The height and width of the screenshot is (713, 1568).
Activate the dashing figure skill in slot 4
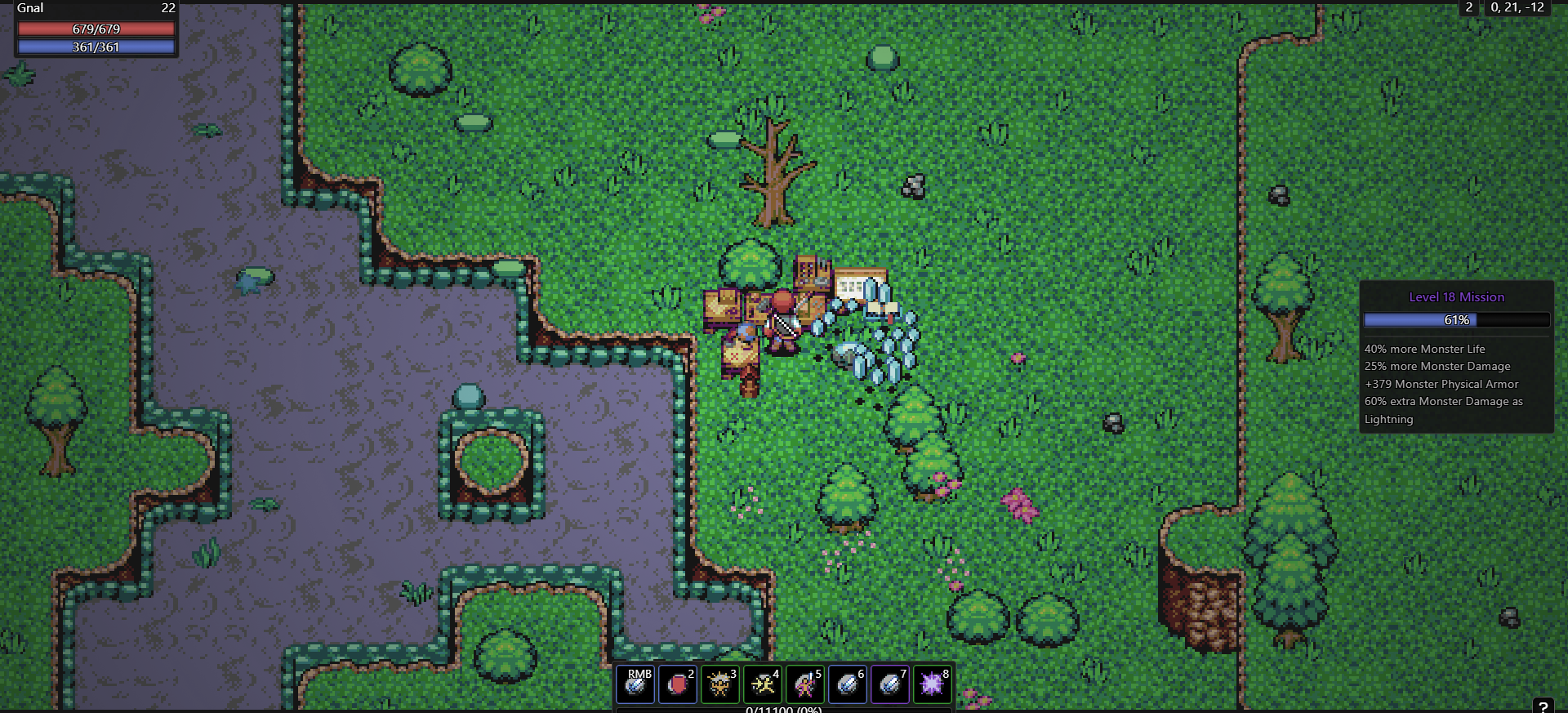click(x=763, y=684)
